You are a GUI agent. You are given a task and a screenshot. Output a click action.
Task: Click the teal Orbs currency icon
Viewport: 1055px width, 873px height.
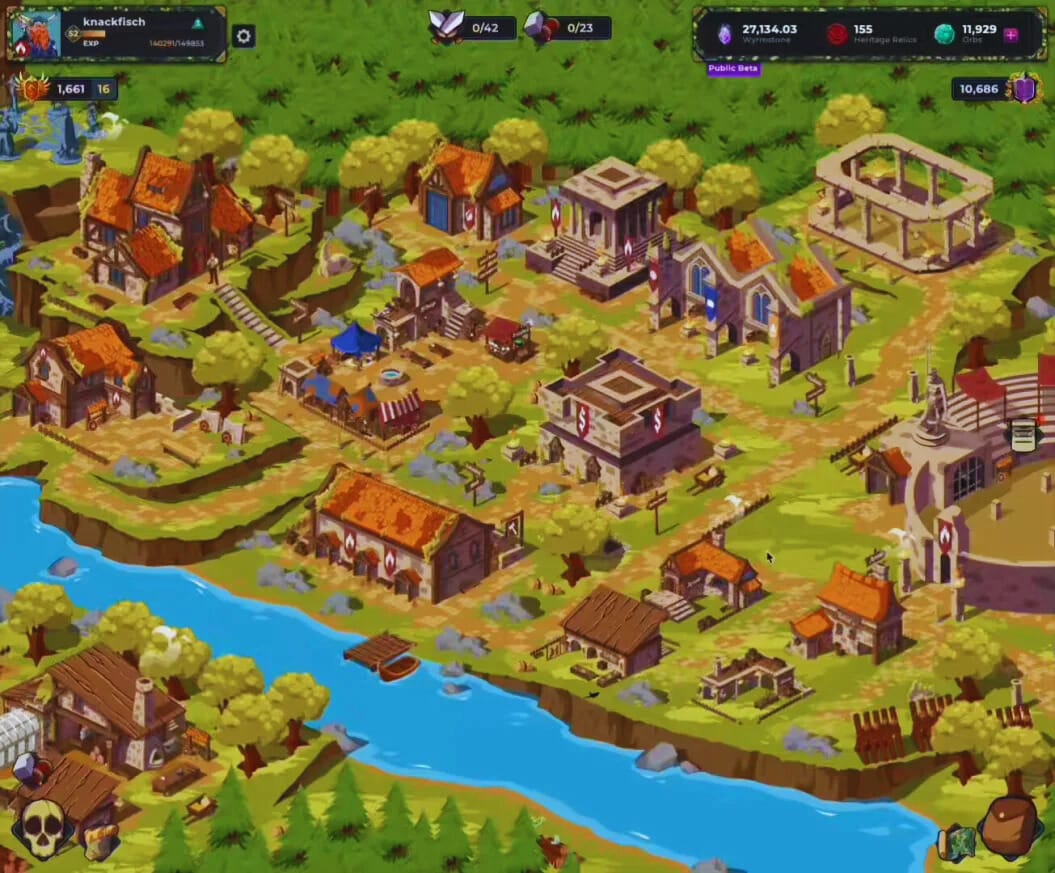(x=944, y=34)
